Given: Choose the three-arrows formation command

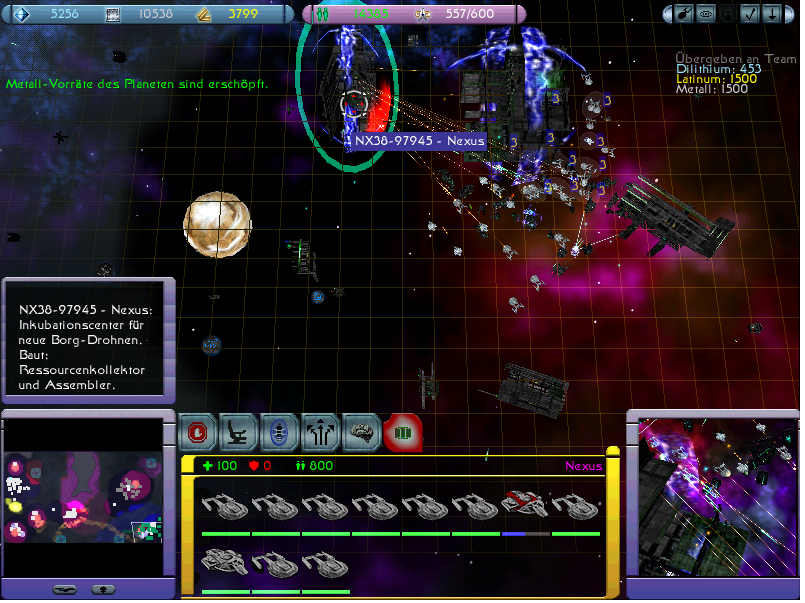Looking at the screenshot, I should pos(321,431).
